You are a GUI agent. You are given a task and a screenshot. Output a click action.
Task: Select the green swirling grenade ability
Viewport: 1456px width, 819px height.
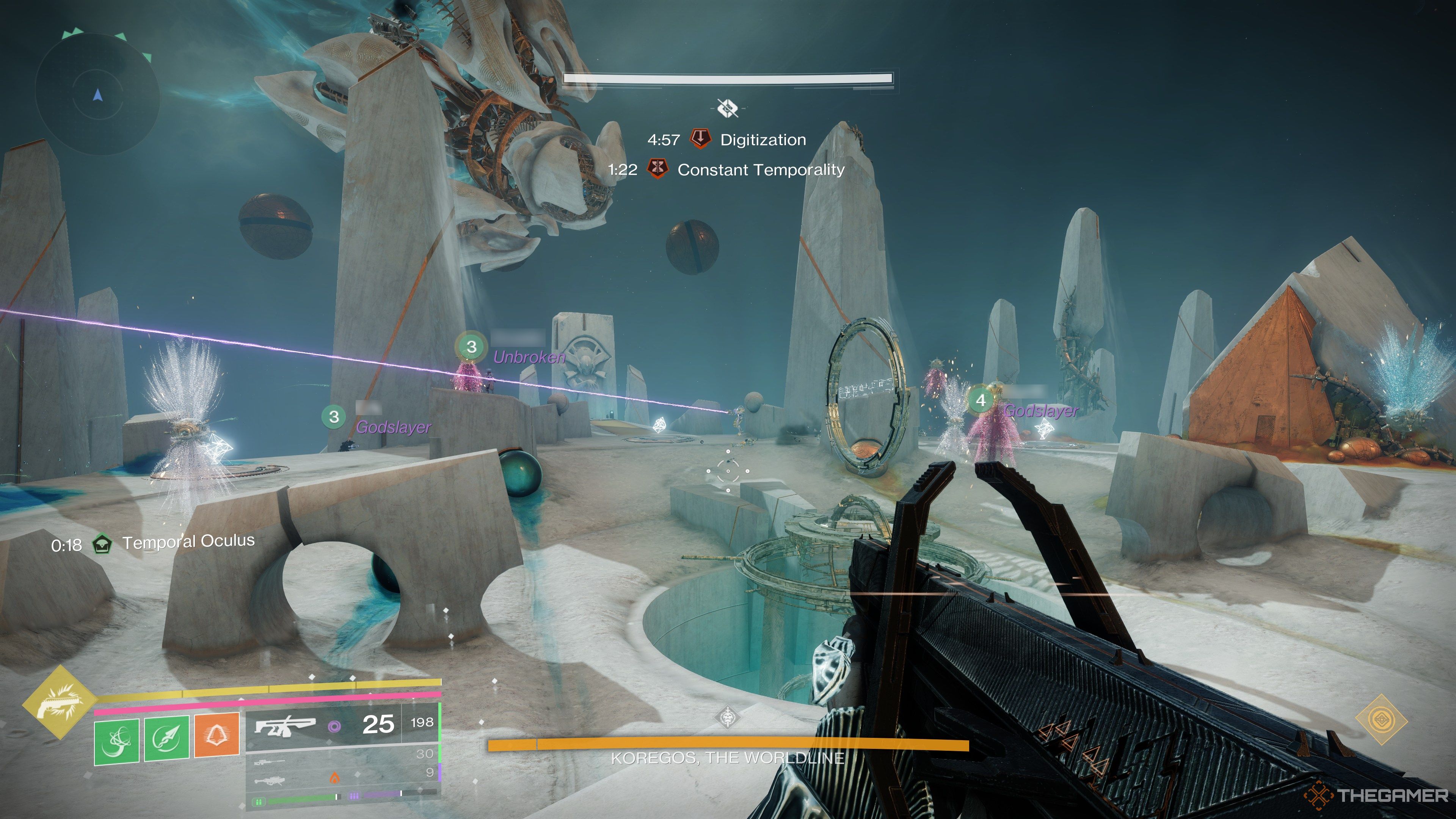pos(116,739)
